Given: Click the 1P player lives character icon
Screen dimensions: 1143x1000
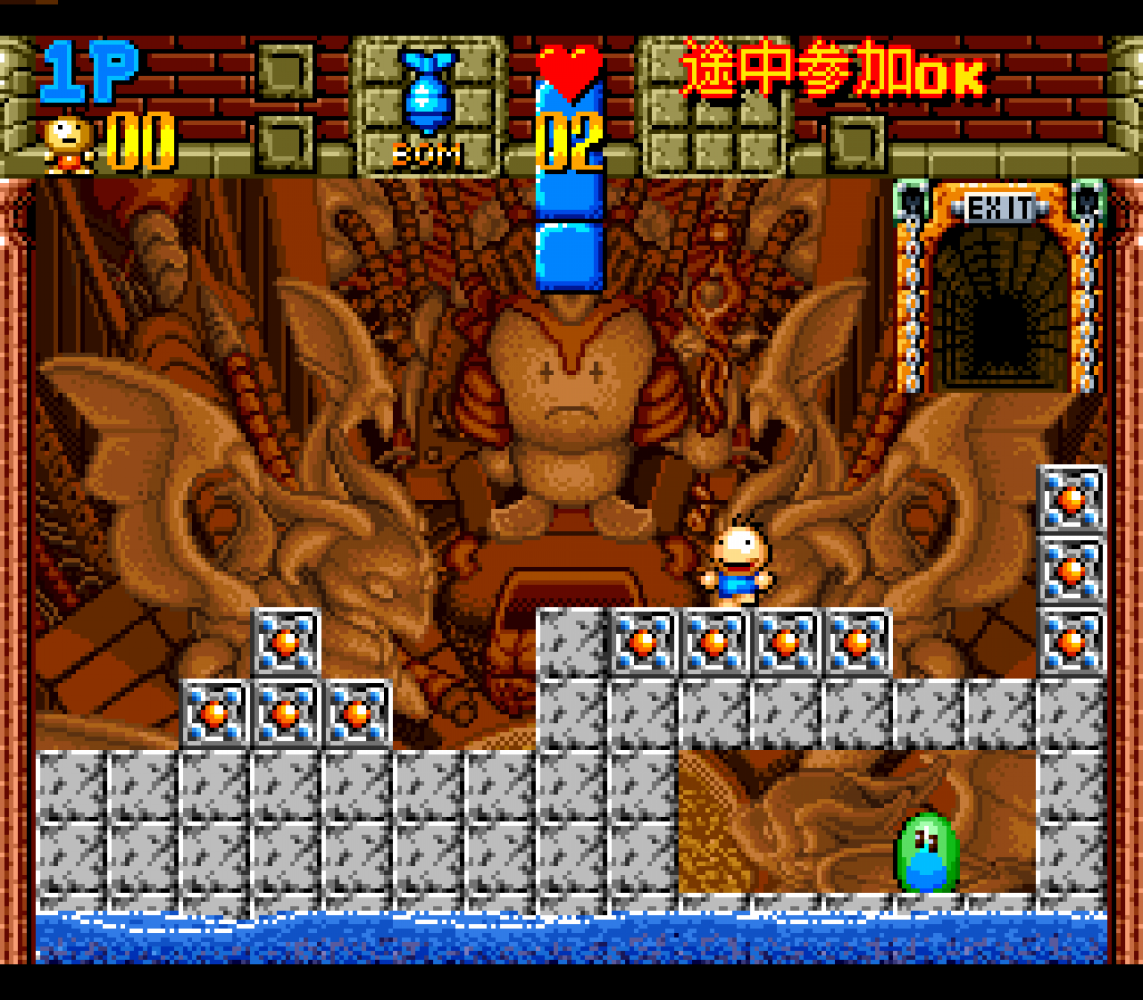Looking at the screenshot, I should pos(68,143).
